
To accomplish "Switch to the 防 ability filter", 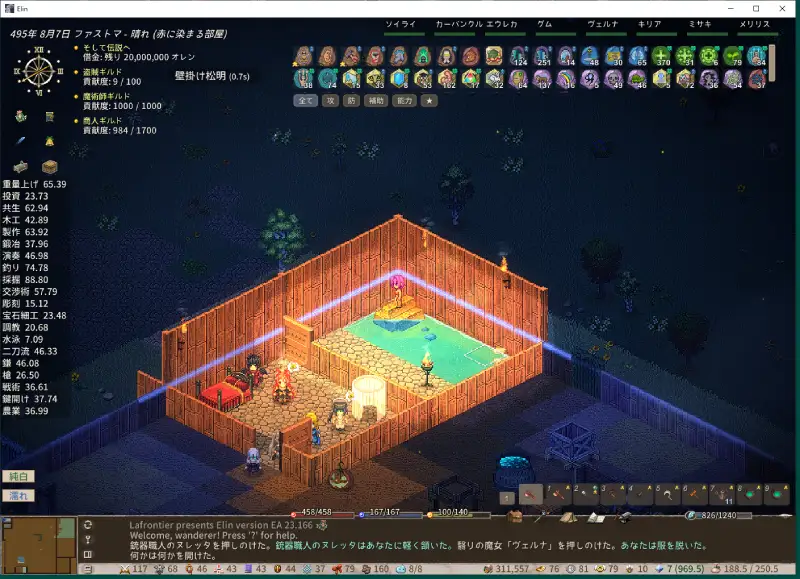I will [351, 100].
